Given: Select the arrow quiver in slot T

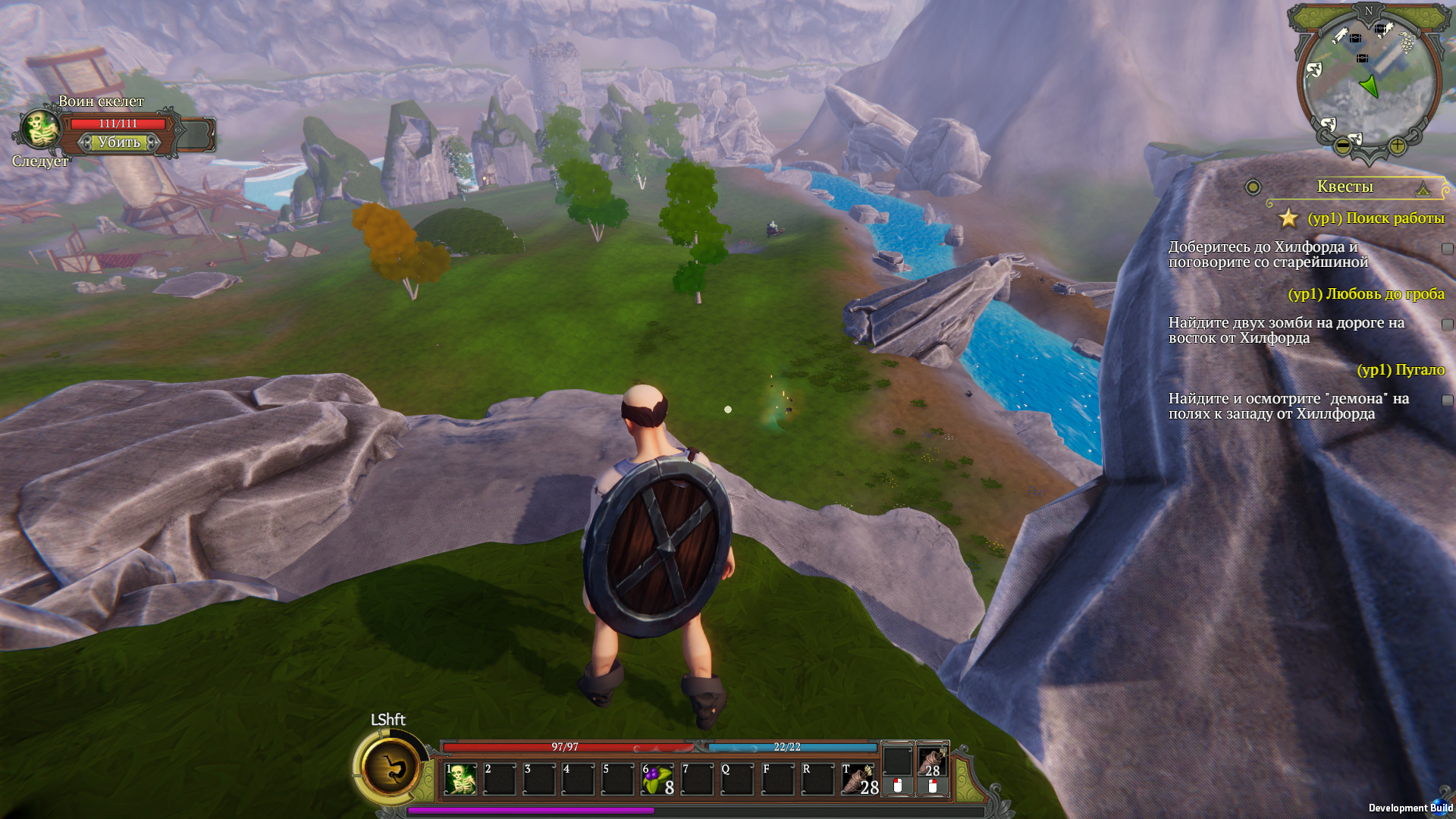Looking at the screenshot, I should pyautogui.click(x=858, y=780).
